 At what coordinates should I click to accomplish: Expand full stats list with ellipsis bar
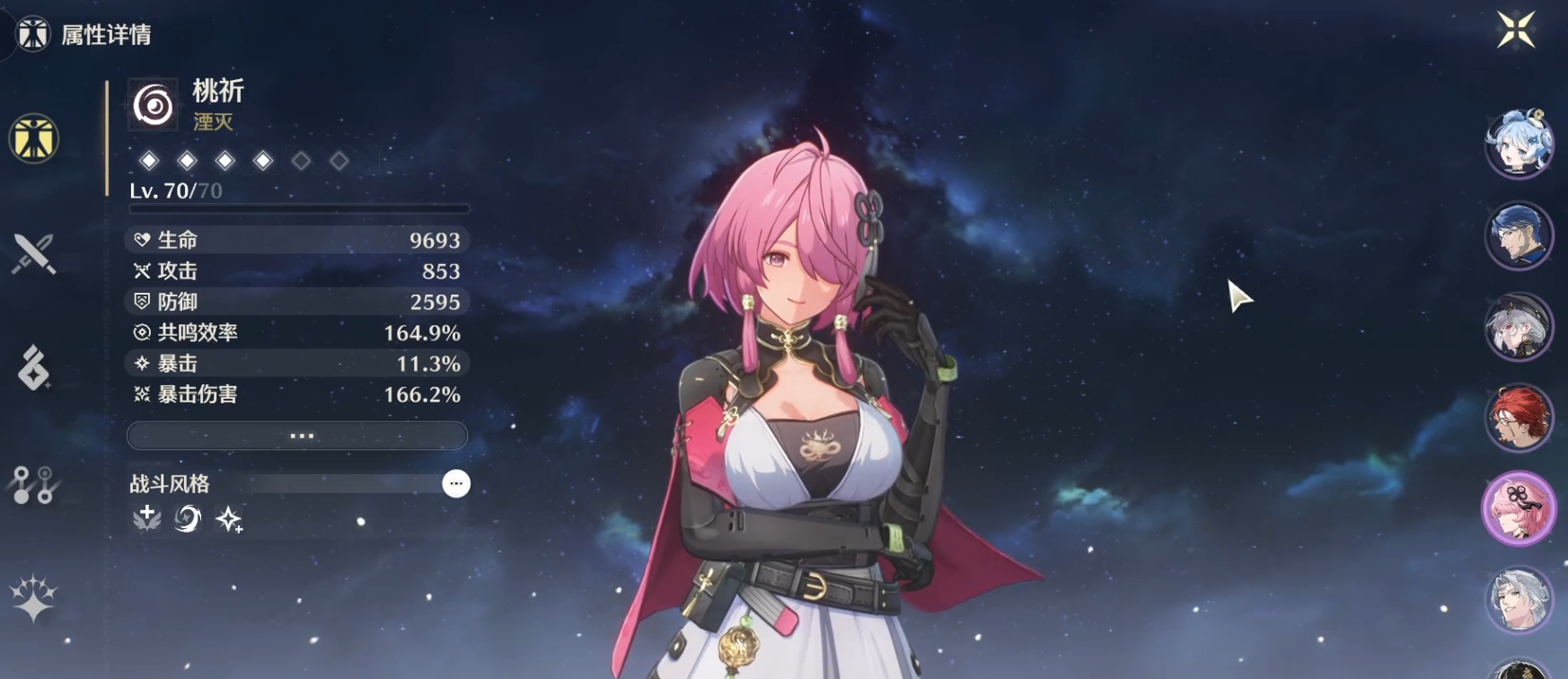coord(297,436)
